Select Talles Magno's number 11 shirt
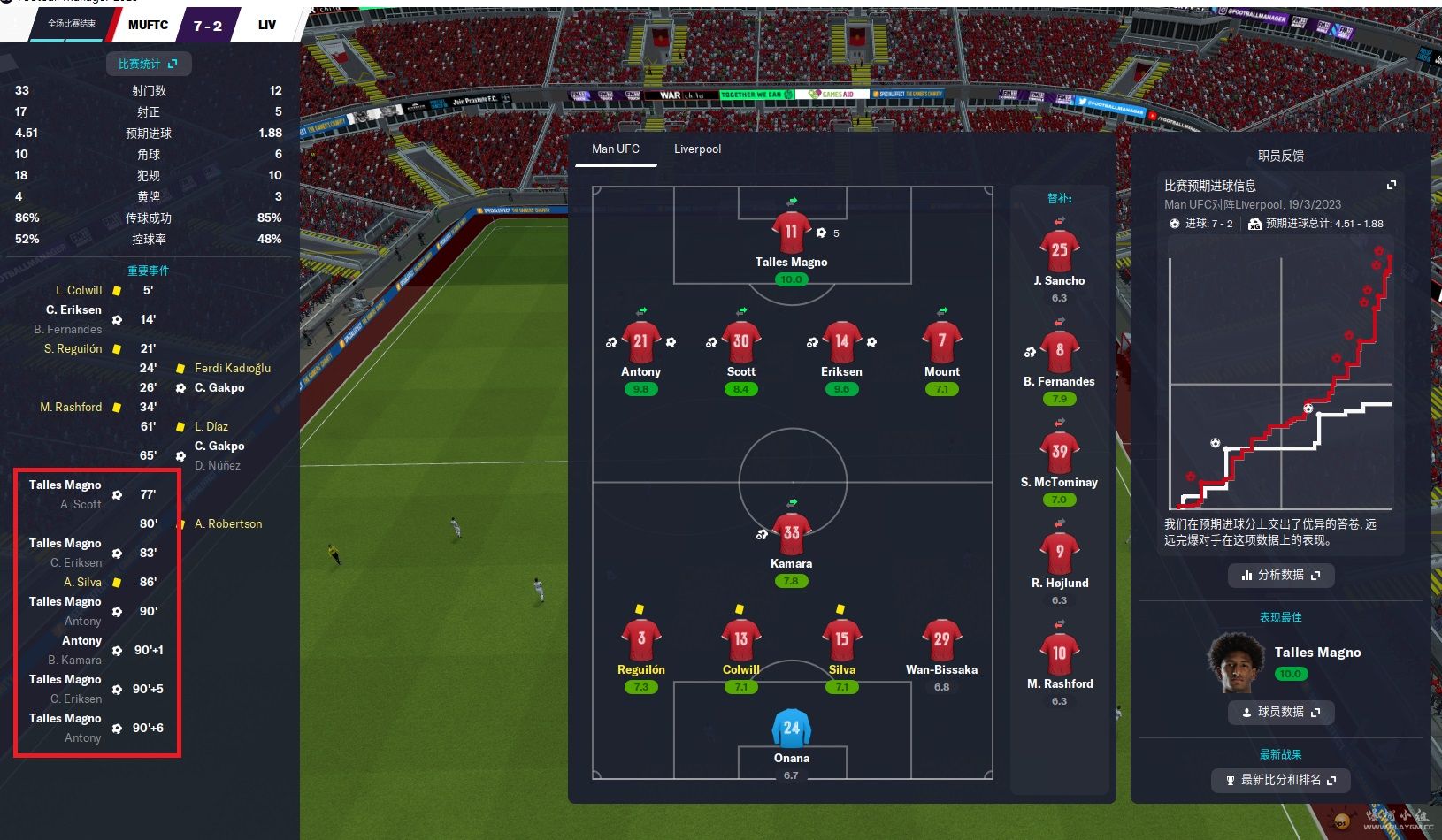1442x840 pixels. point(791,233)
